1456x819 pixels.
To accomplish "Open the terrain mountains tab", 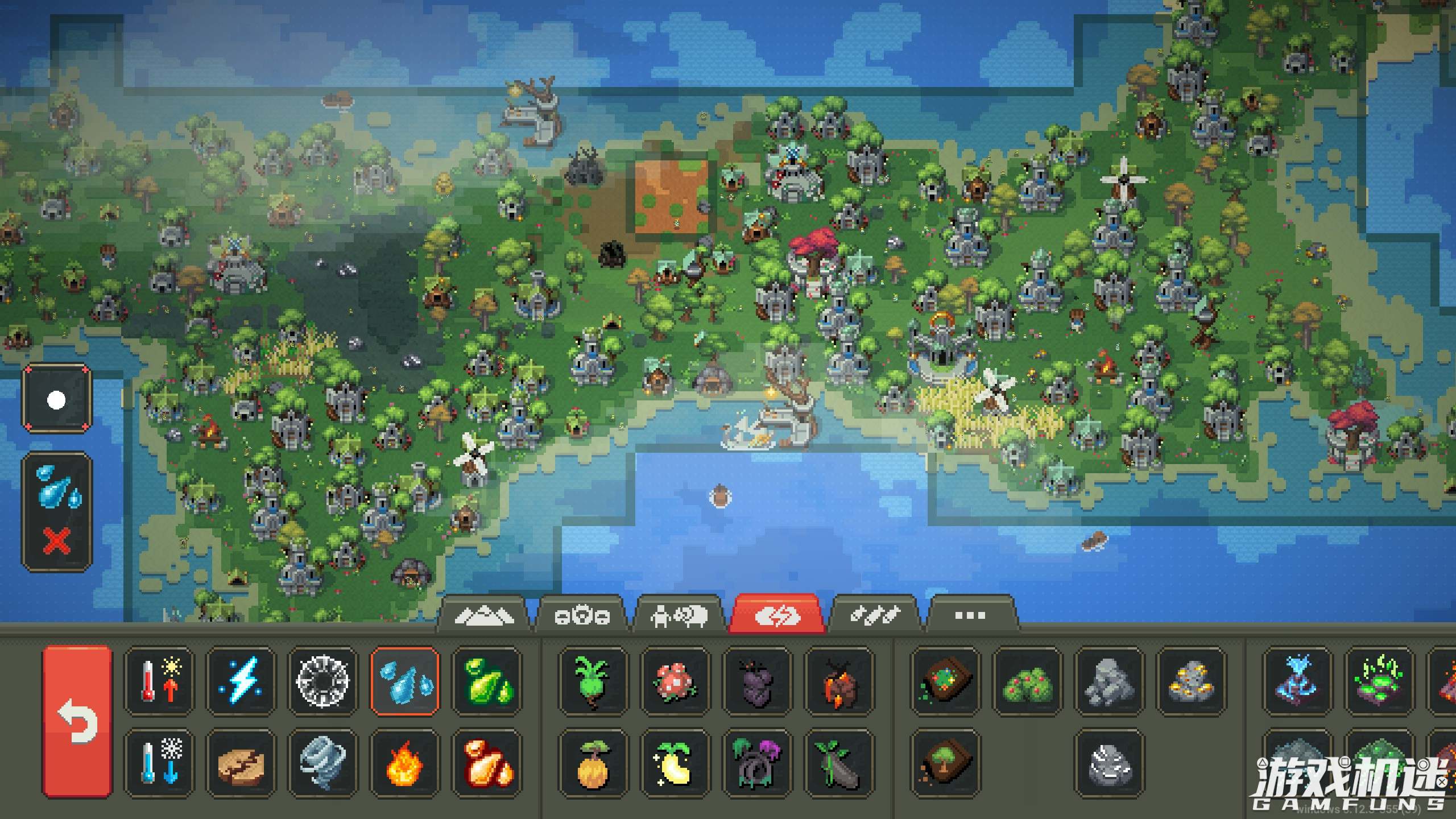I will (x=483, y=615).
